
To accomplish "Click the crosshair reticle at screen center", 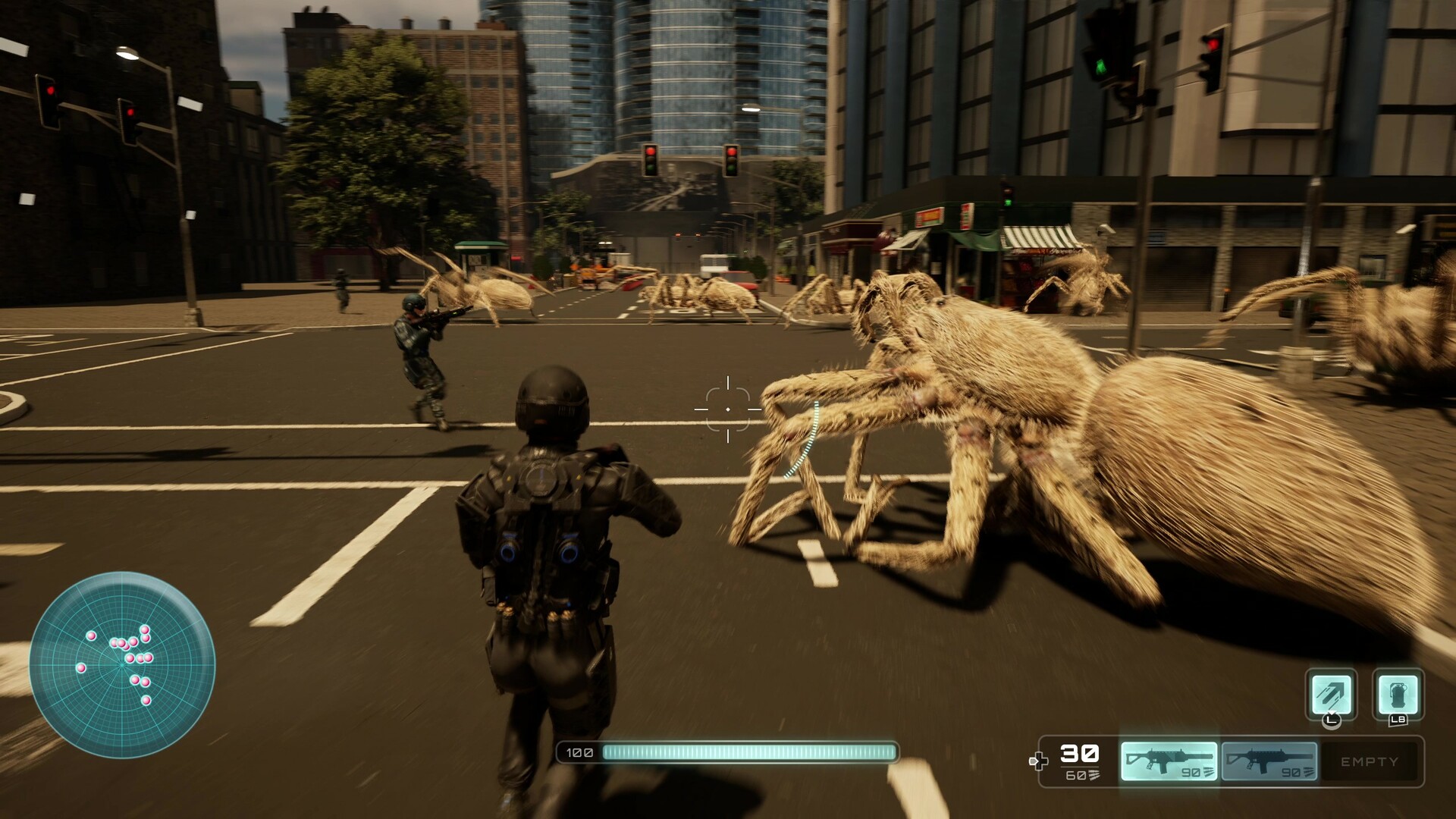I will (x=728, y=409).
